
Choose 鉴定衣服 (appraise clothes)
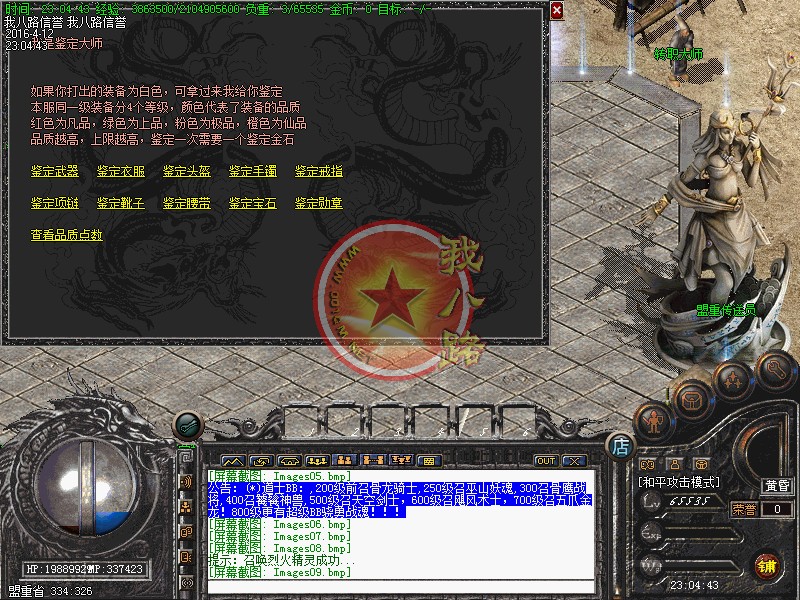click(x=120, y=171)
